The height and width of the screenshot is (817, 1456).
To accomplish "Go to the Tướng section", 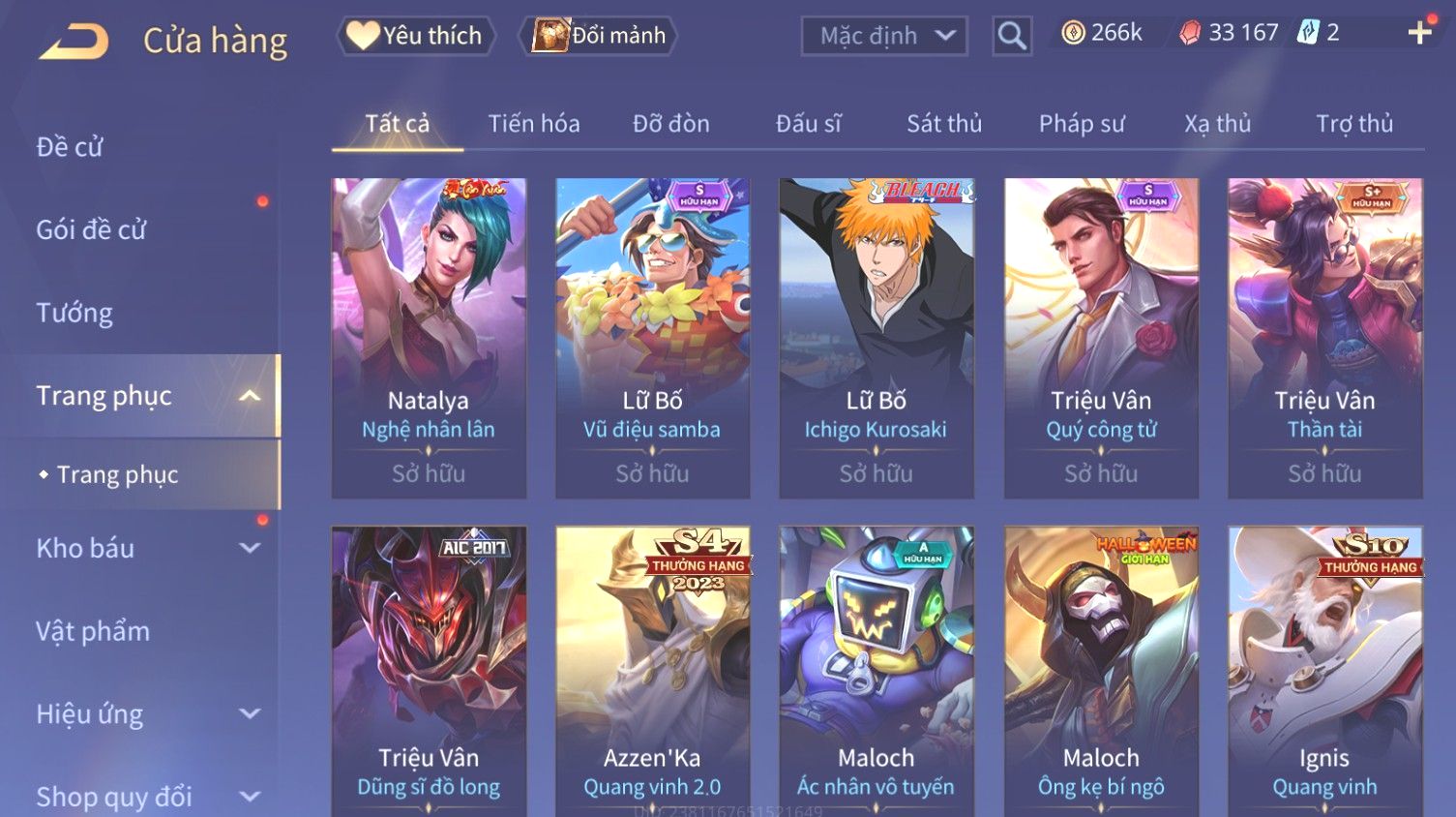I will coord(74,313).
